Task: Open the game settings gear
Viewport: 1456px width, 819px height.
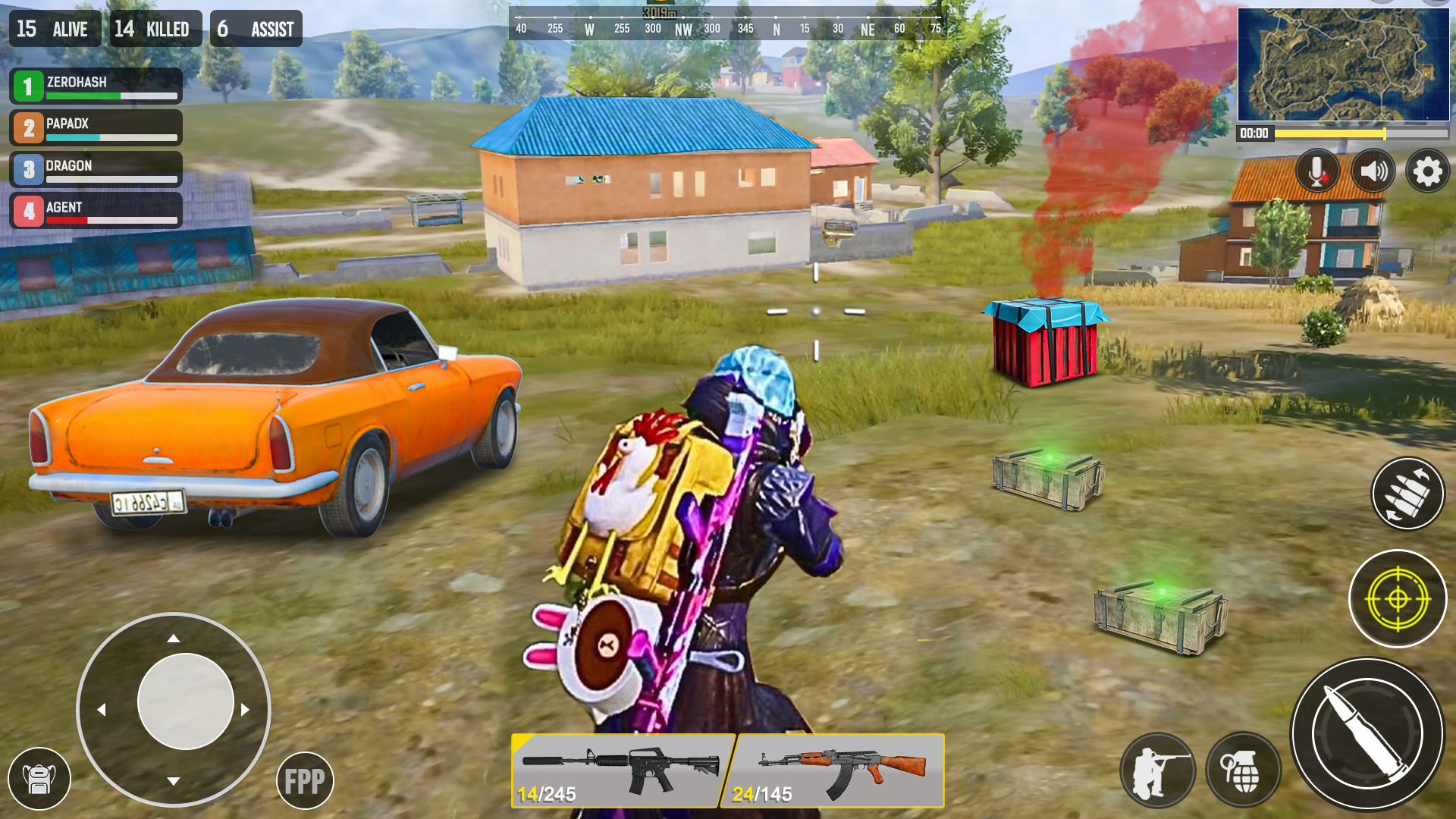Action: [x=1428, y=171]
